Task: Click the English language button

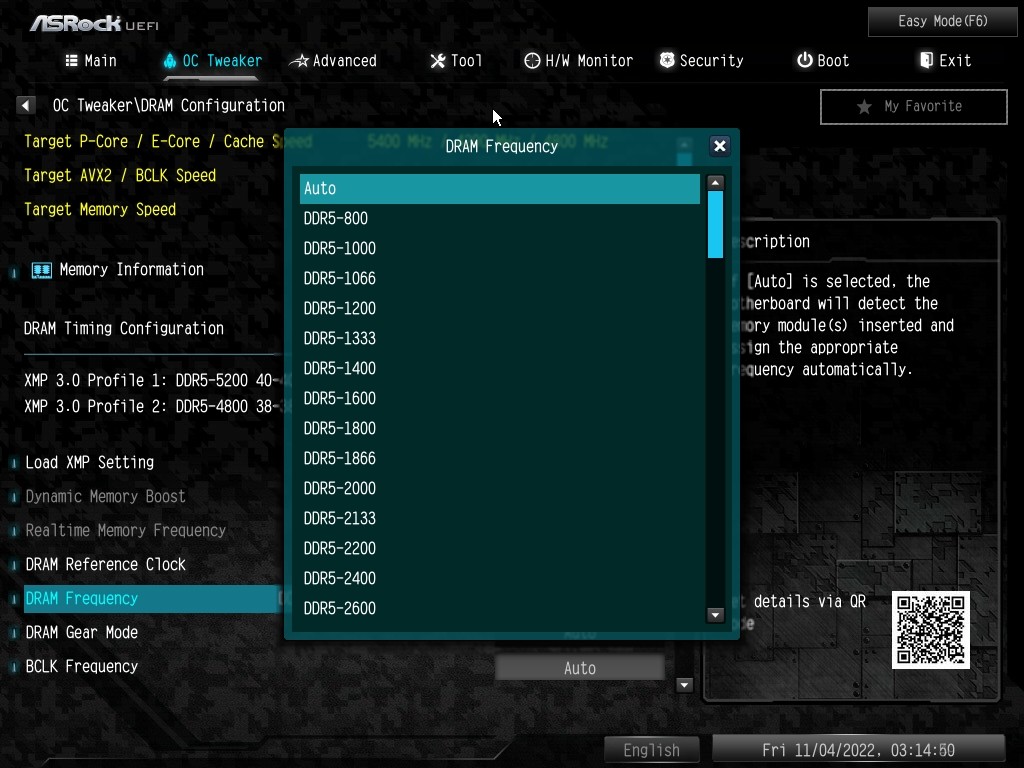Action: pyautogui.click(x=651, y=750)
